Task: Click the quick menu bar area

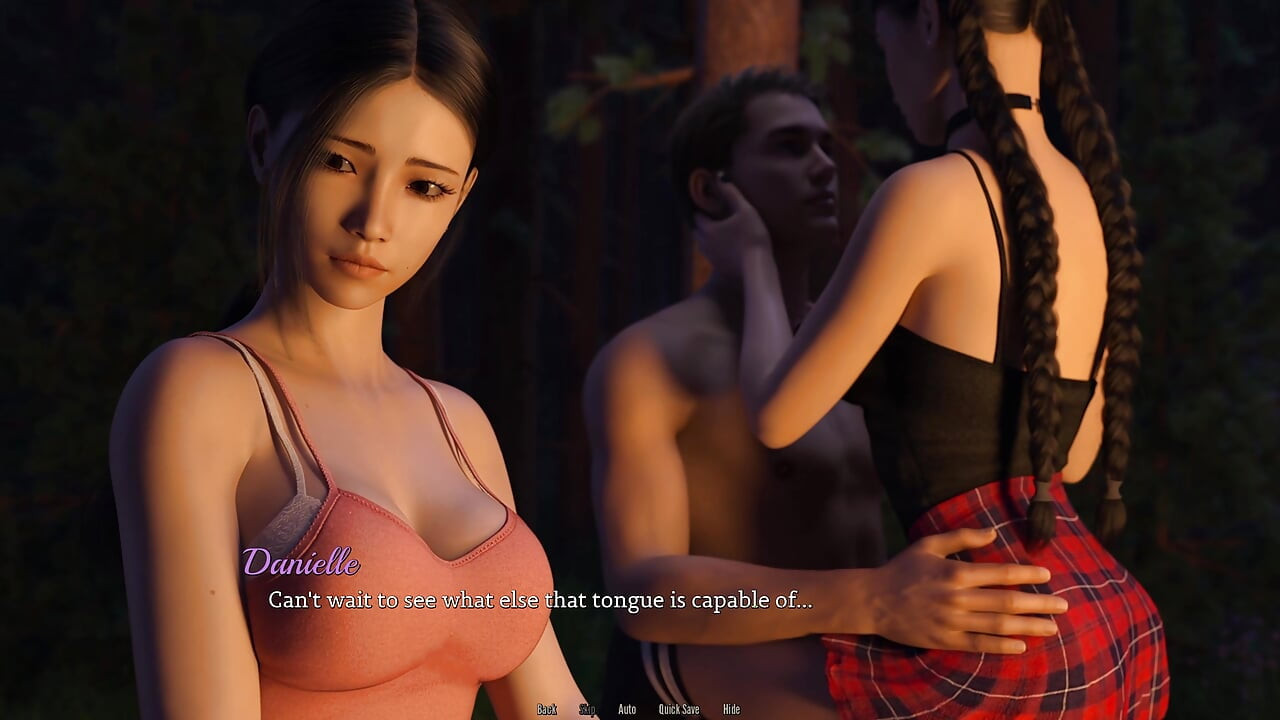Action: [640, 708]
